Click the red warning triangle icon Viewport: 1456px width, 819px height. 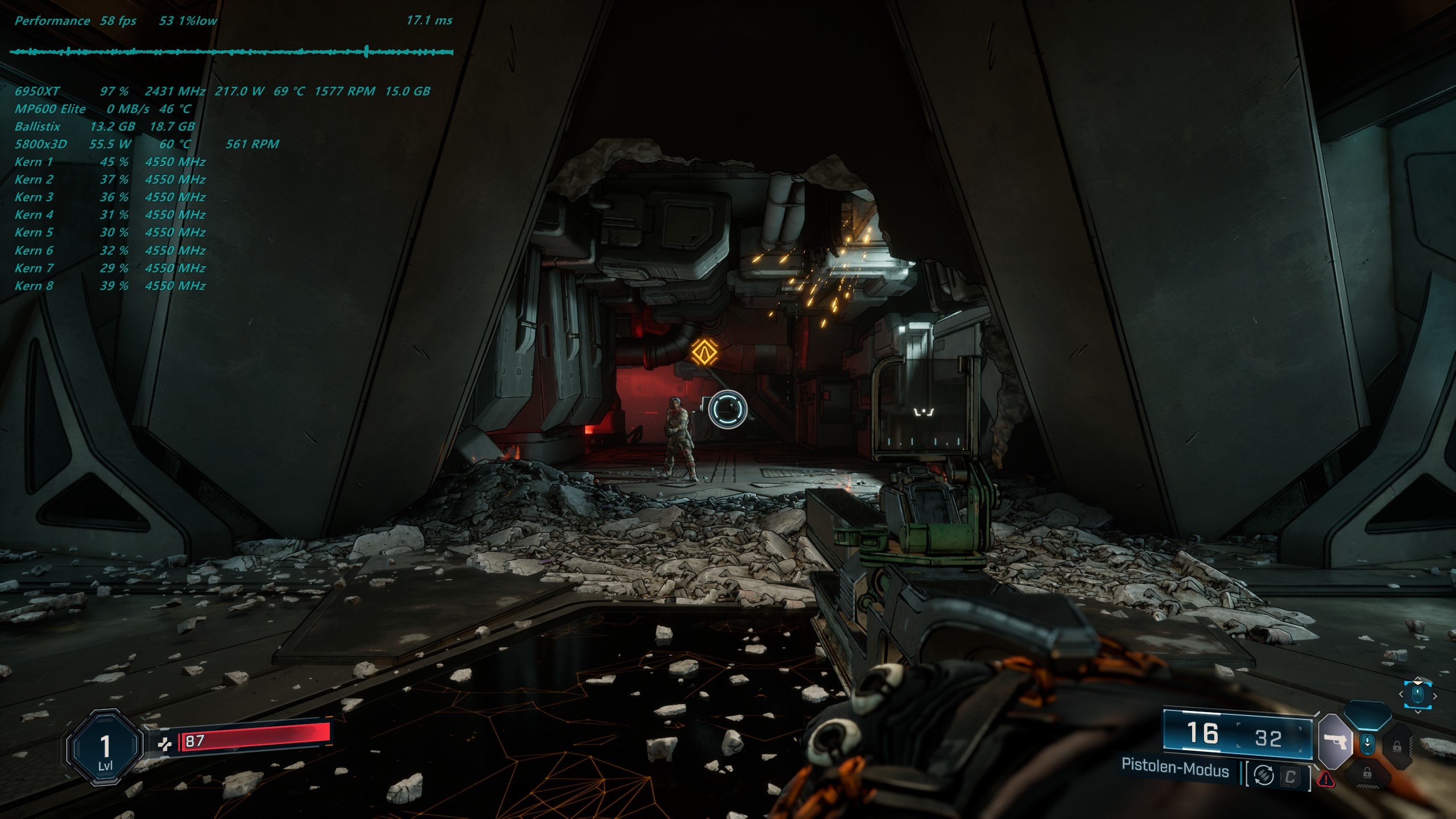(1326, 779)
